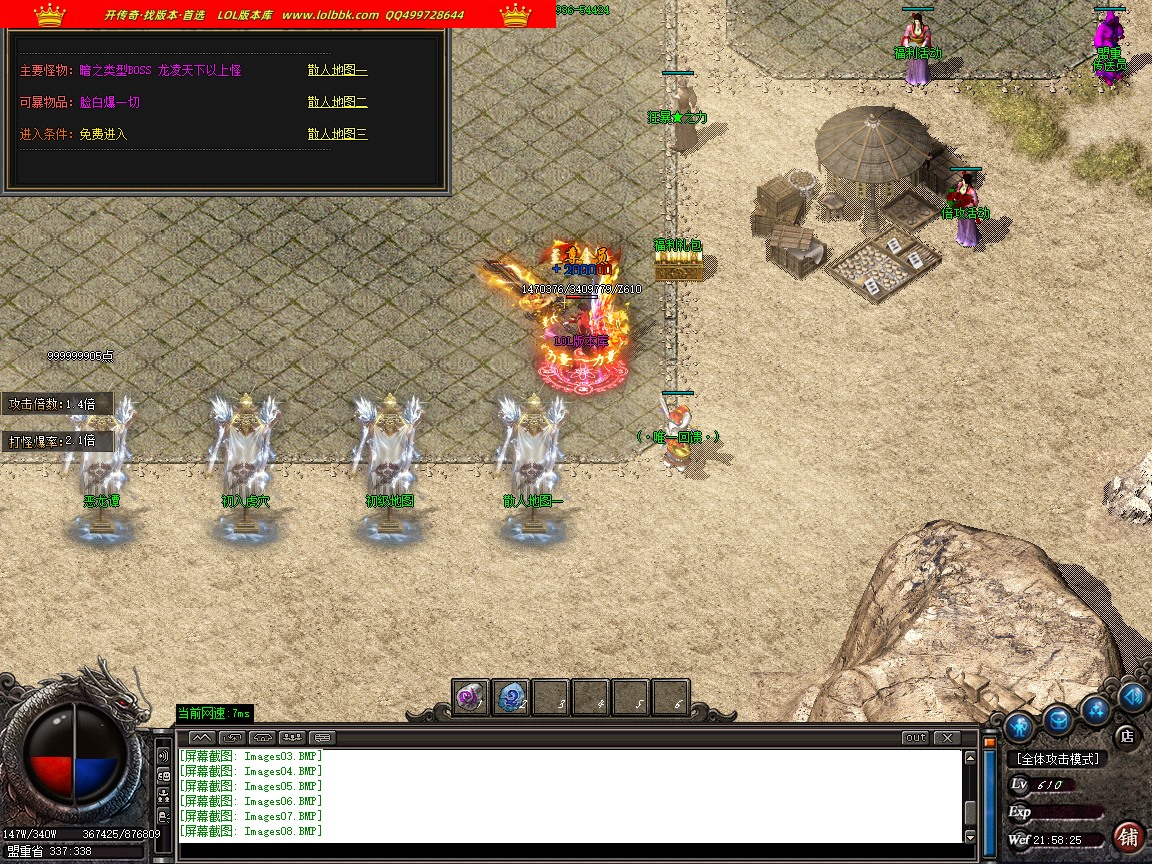Open the red 铺 stall button
The height and width of the screenshot is (864, 1152).
[1128, 836]
